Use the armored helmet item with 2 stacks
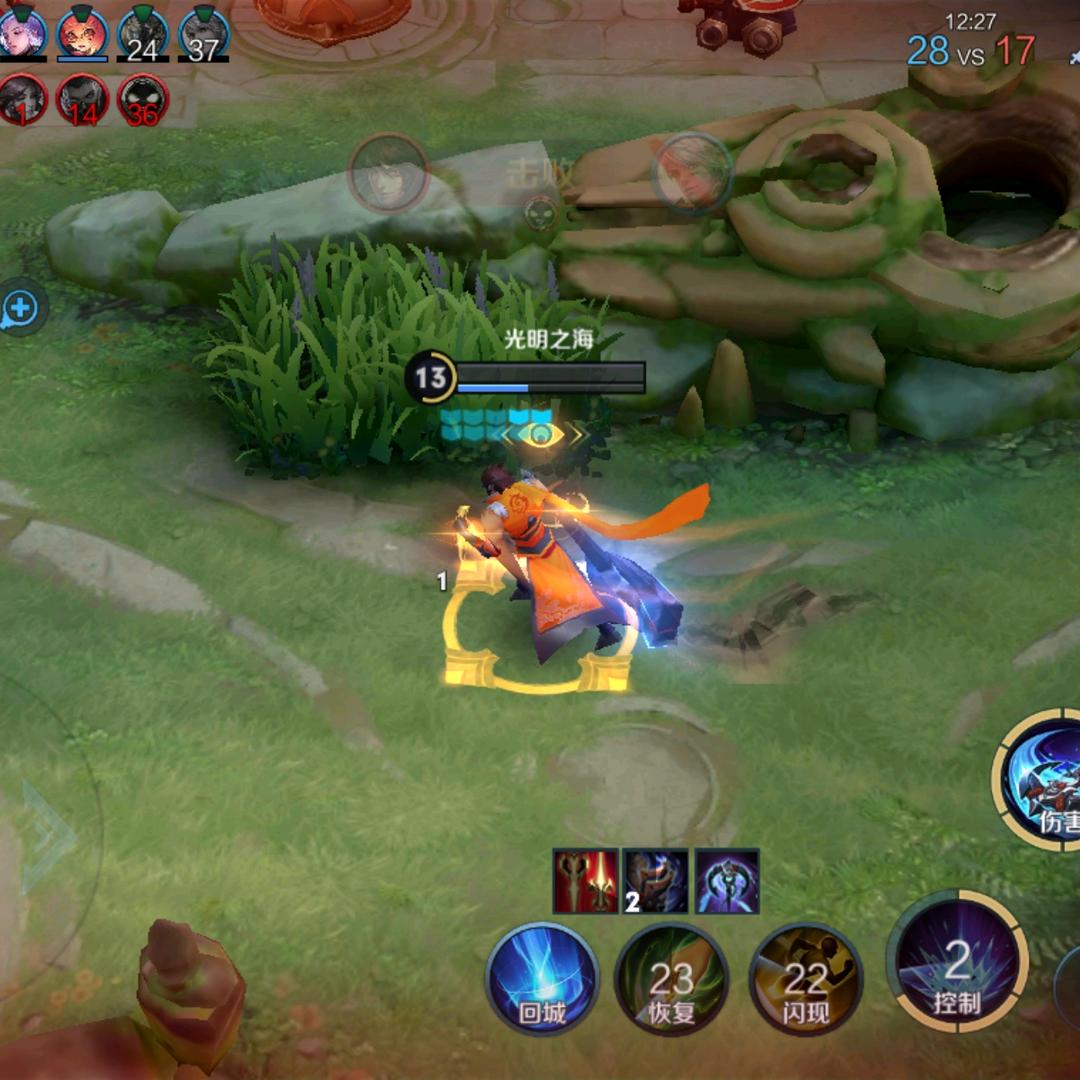The width and height of the screenshot is (1080, 1080). [x=656, y=881]
